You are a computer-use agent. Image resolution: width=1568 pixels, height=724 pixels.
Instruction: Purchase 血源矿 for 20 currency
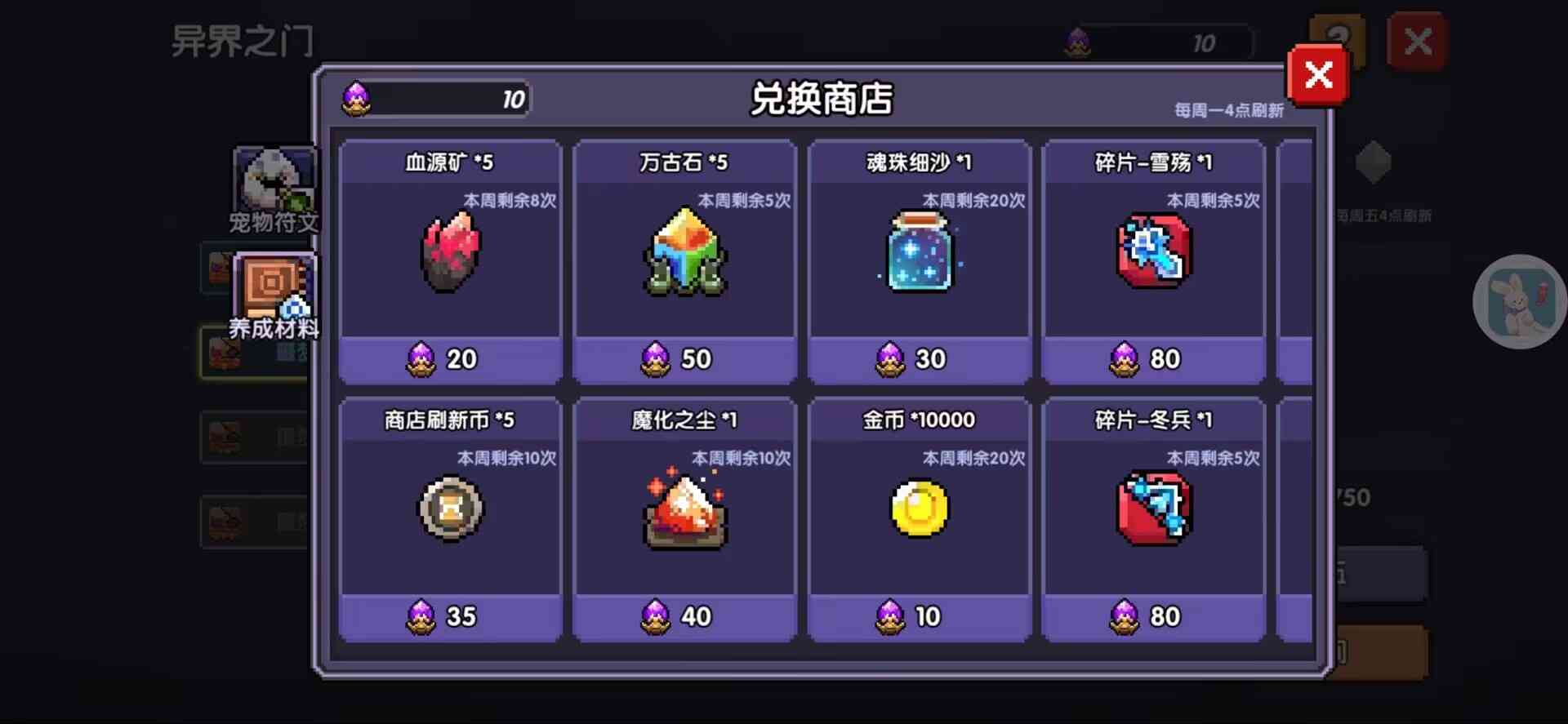451,359
